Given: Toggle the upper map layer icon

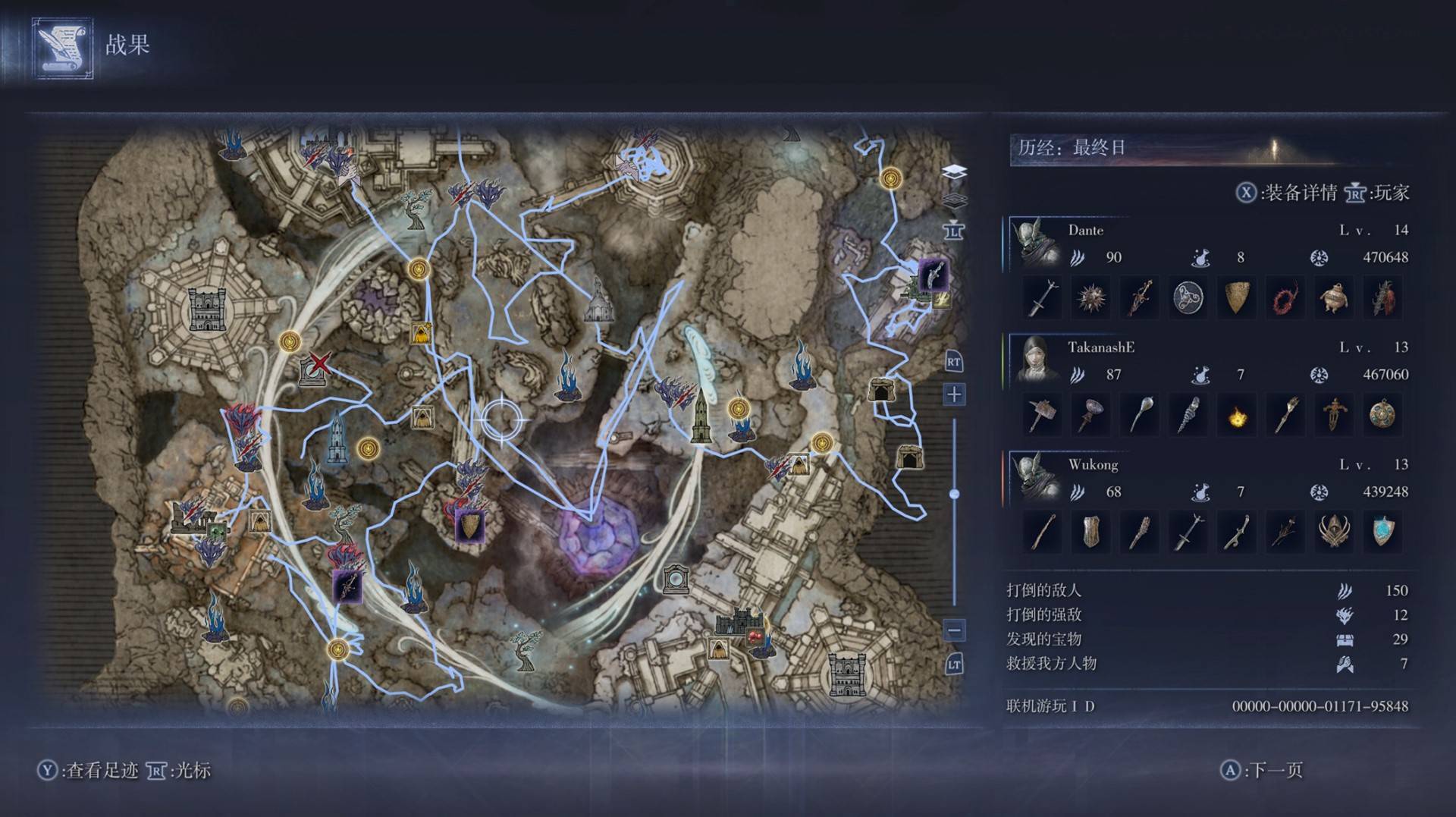Looking at the screenshot, I should 954,172.
